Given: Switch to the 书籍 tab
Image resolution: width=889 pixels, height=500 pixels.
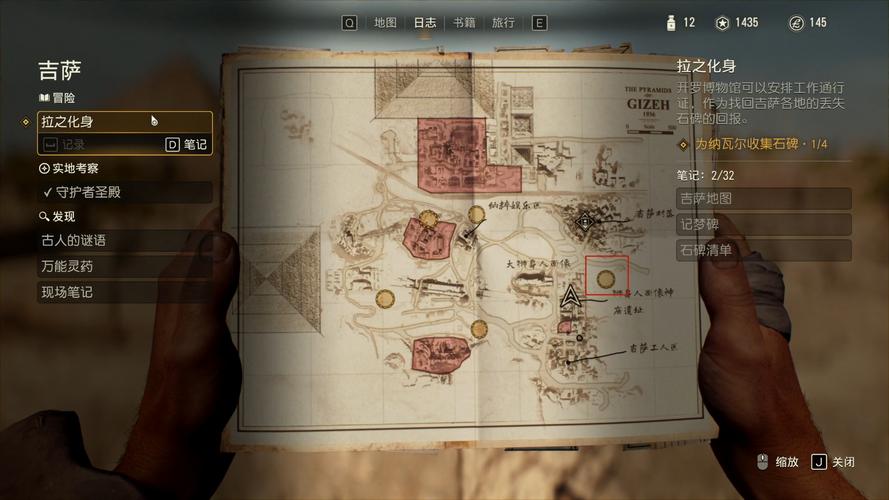Looking at the screenshot, I should tap(464, 22).
